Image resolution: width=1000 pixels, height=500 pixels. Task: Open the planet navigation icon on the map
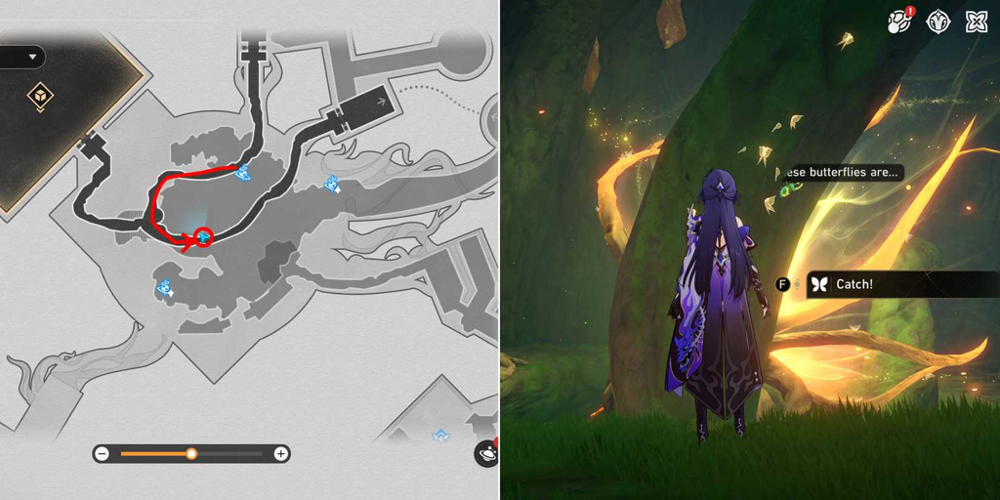(x=486, y=452)
